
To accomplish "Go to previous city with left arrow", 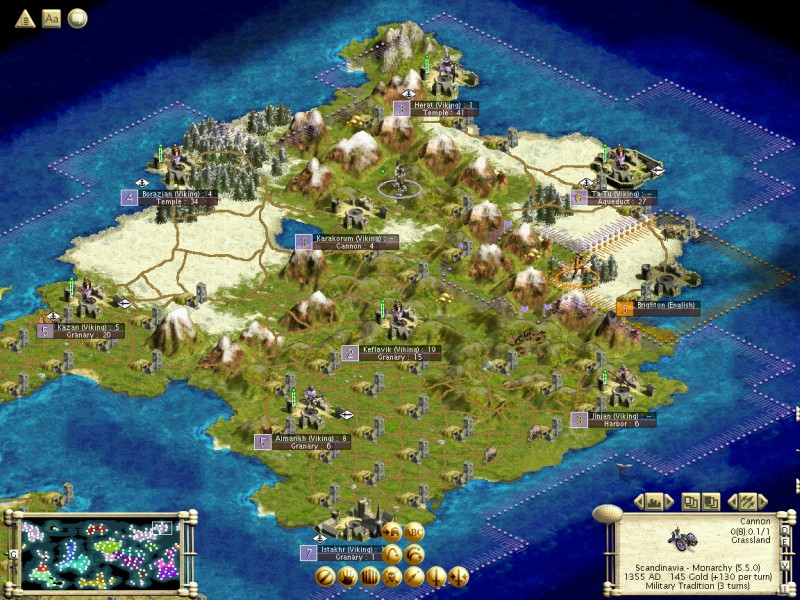I will (x=637, y=501).
